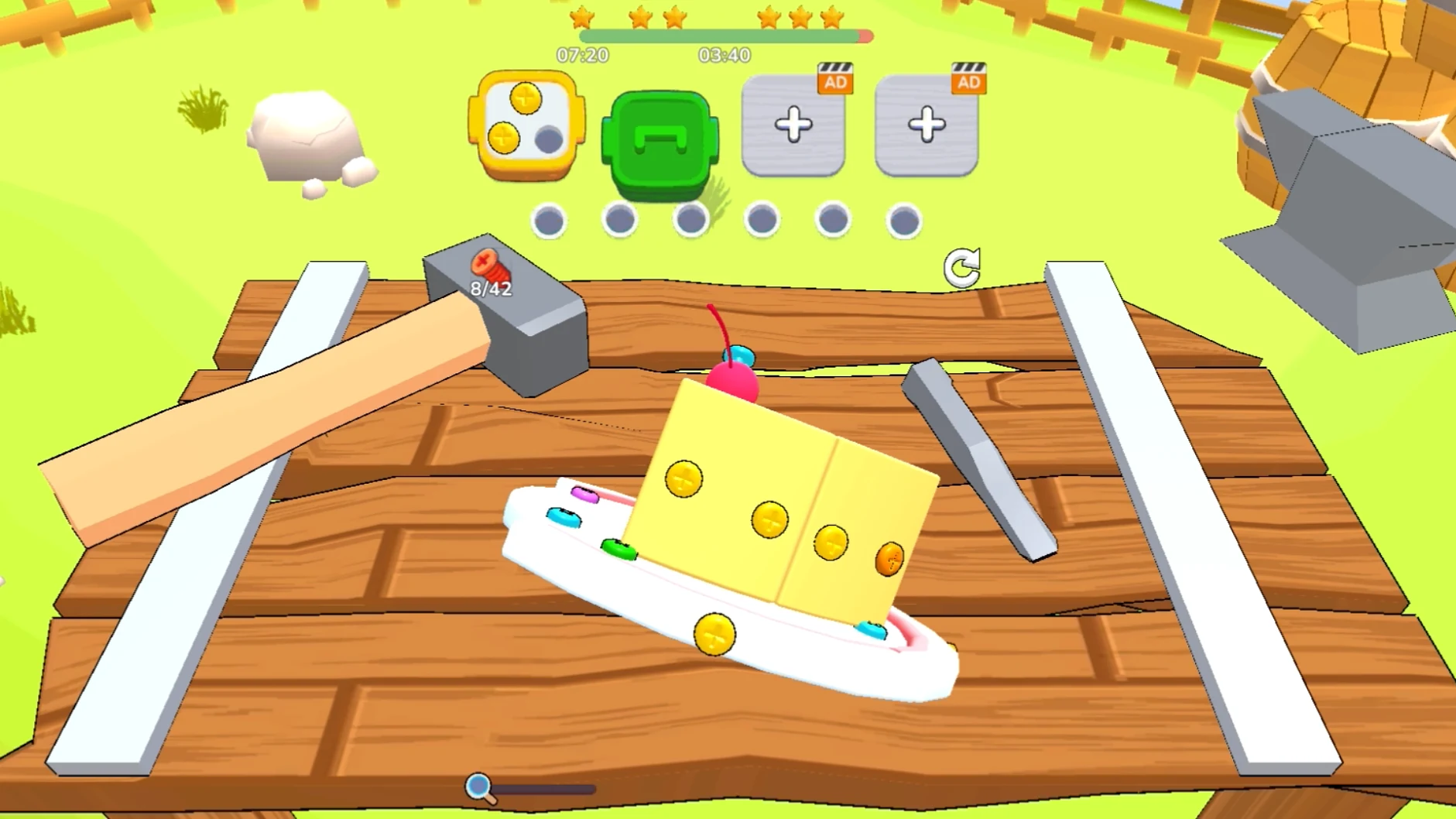Tap the first gray screw hole slot
This screenshot has height=819, width=1456.
click(549, 220)
